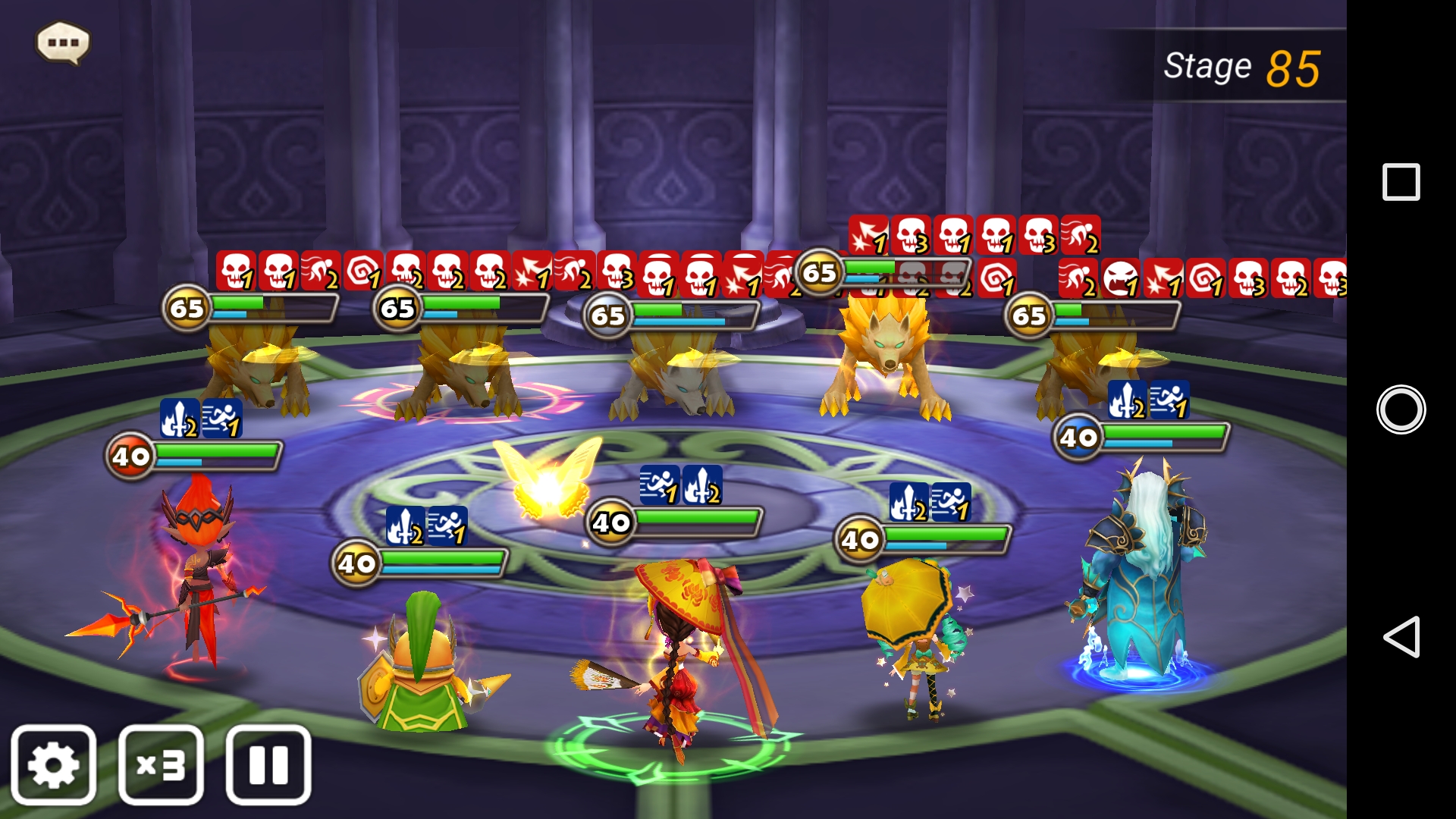
Task: Pause the battle
Action: (268, 764)
